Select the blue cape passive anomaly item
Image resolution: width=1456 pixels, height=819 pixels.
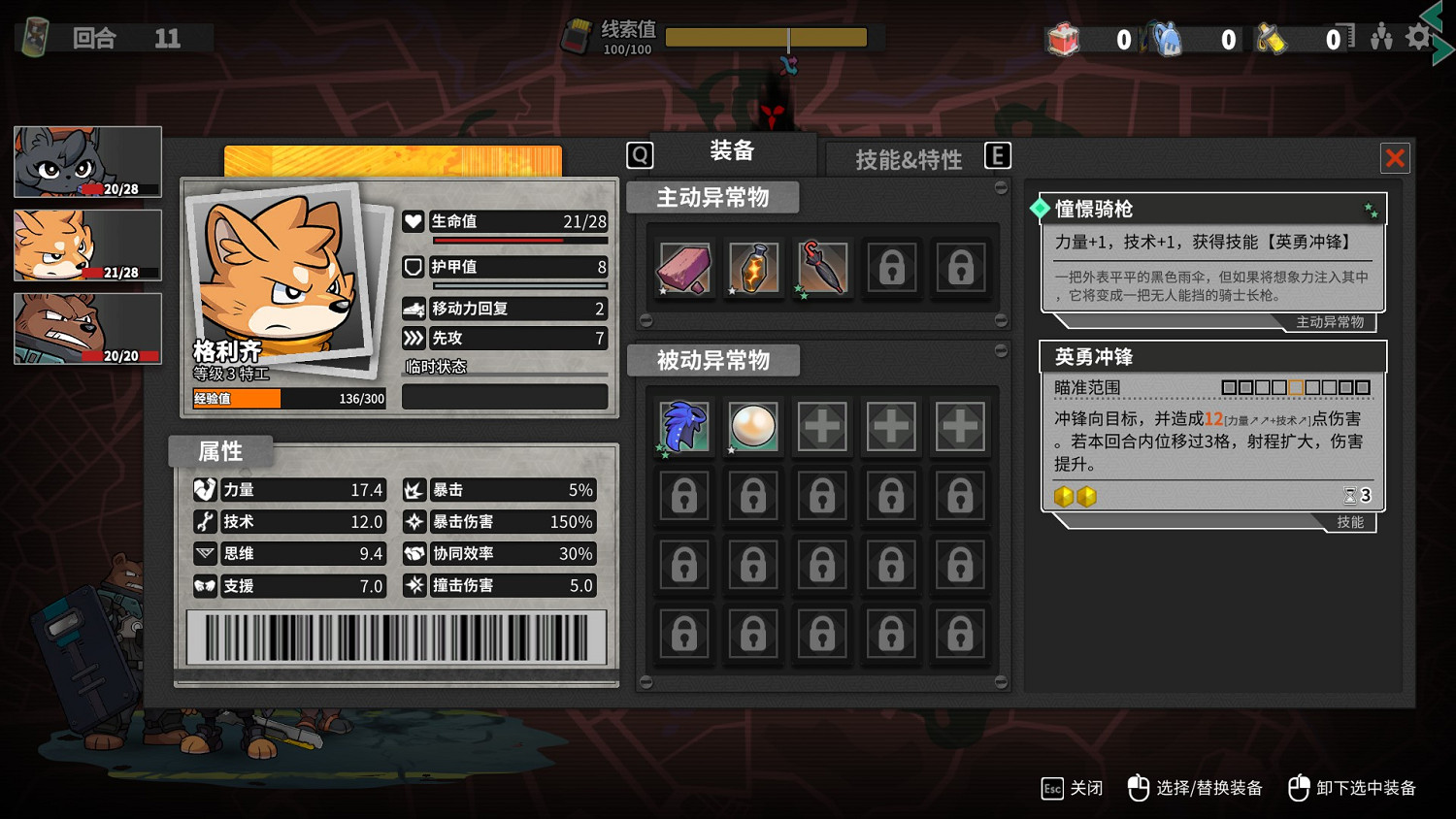684,426
